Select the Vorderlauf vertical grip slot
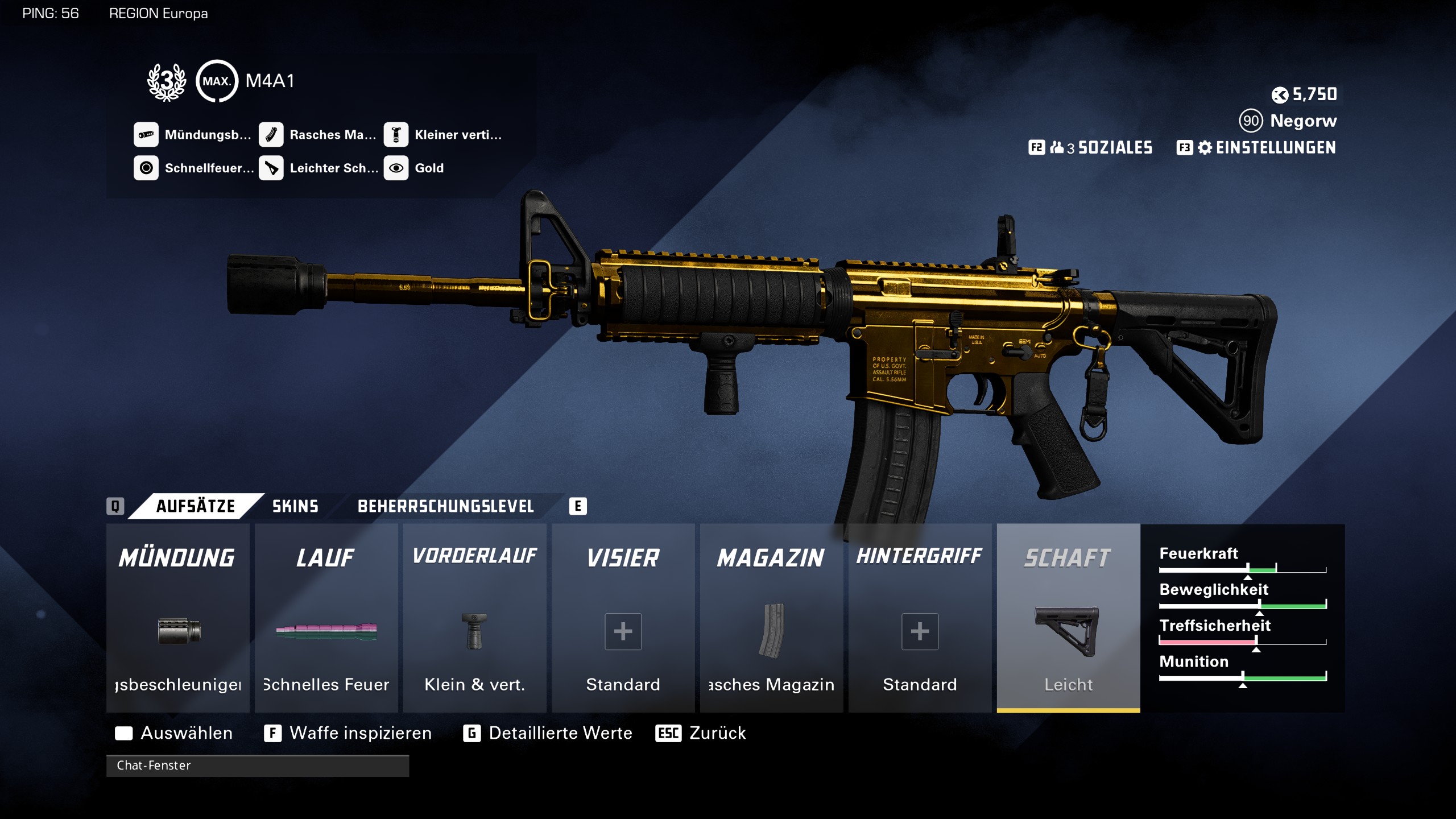1456x819 pixels. (x=474, y=618)
